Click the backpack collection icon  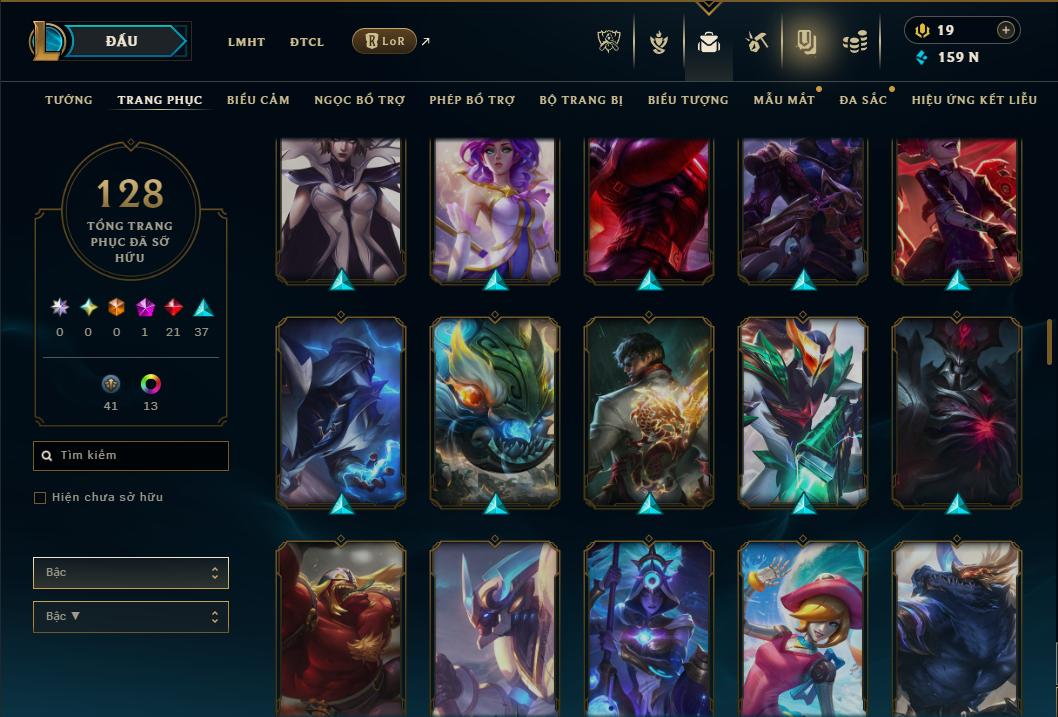(x=709, y=42)
